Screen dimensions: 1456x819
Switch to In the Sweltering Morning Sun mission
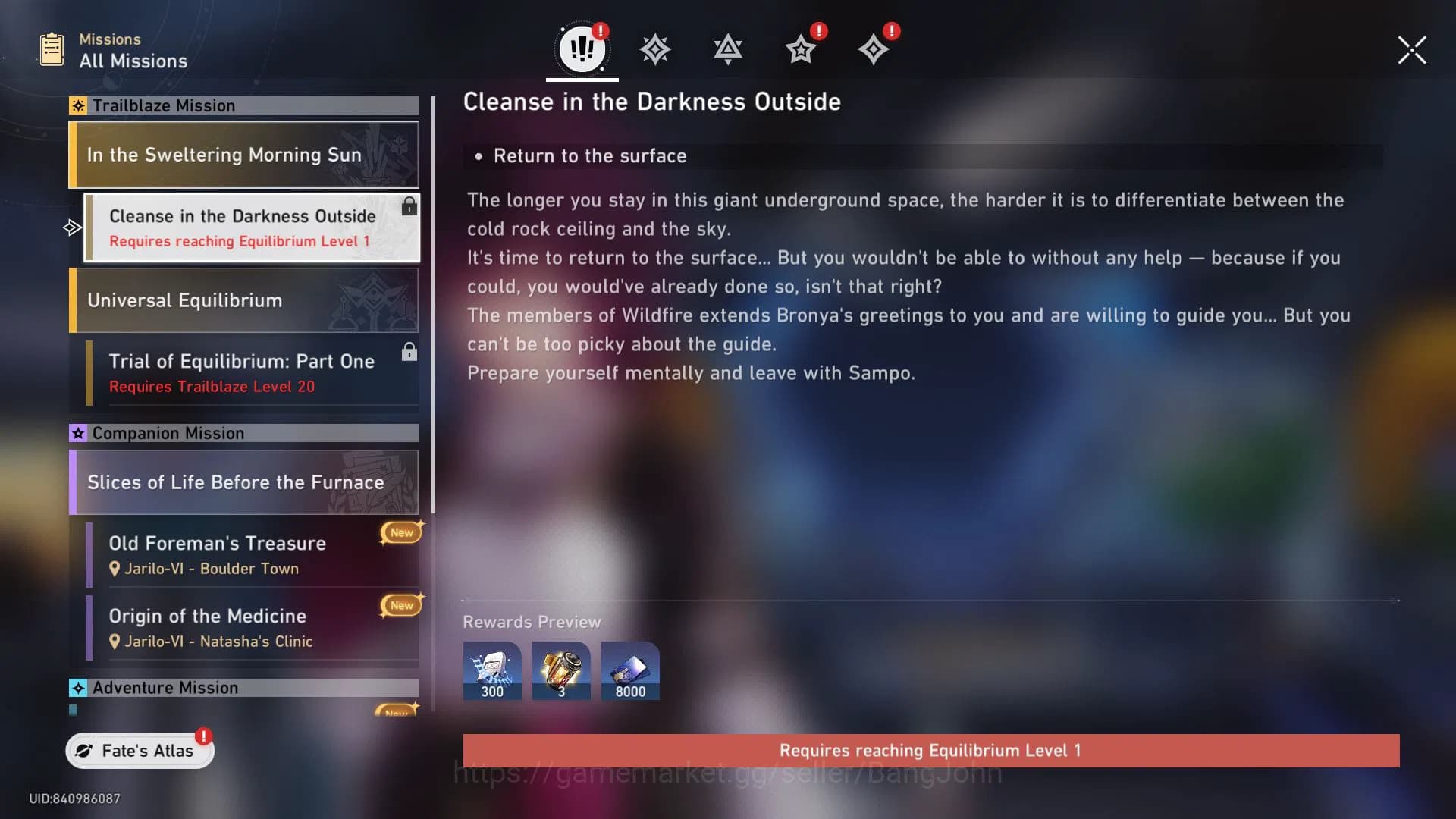coord(243,155)
